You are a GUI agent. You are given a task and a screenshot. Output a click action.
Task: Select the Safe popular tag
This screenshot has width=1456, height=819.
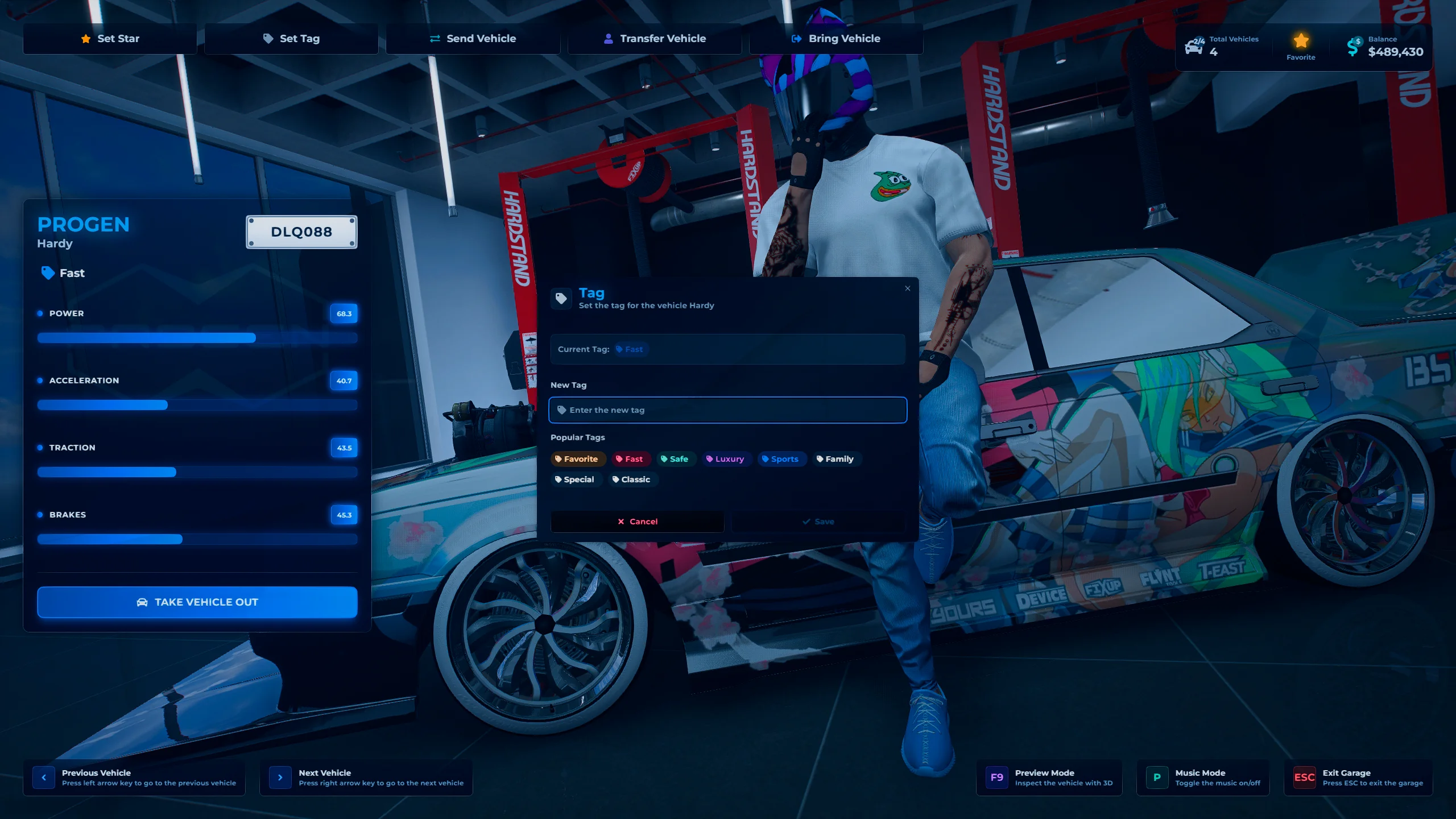tap(675, 459)
